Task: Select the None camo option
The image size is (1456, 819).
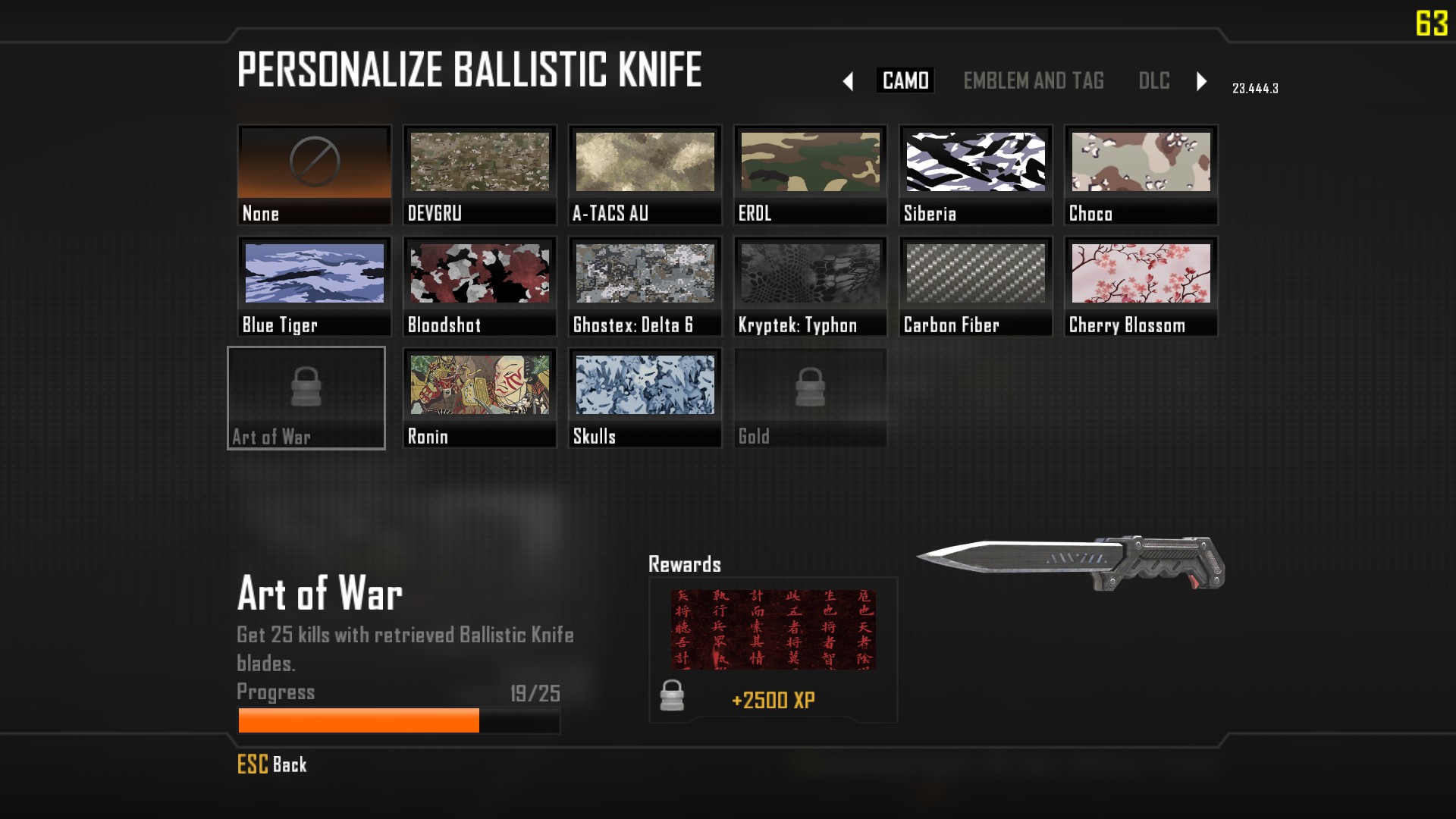Action: click(314, 174)
